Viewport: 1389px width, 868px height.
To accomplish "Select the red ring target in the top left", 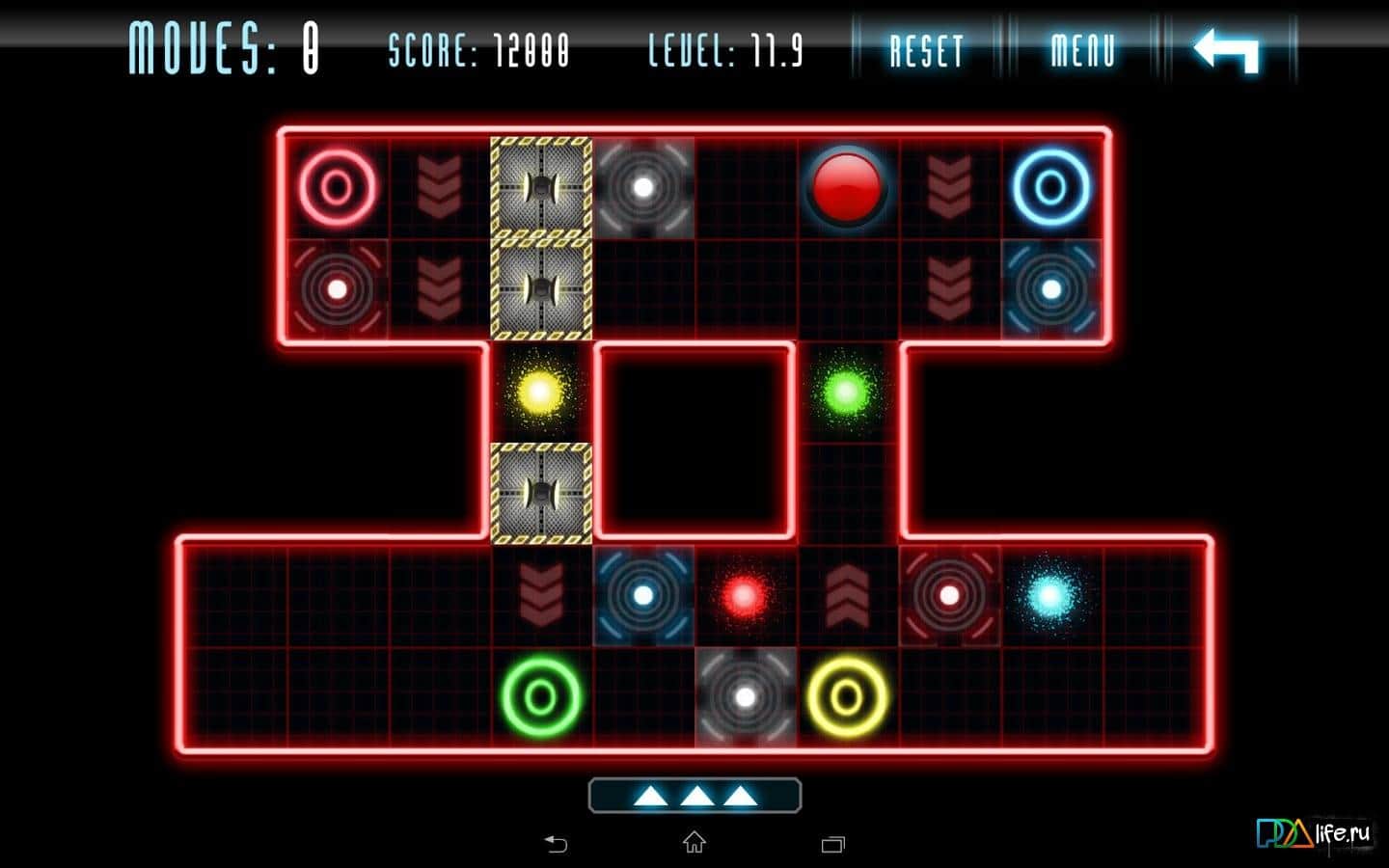I will 335,185.
